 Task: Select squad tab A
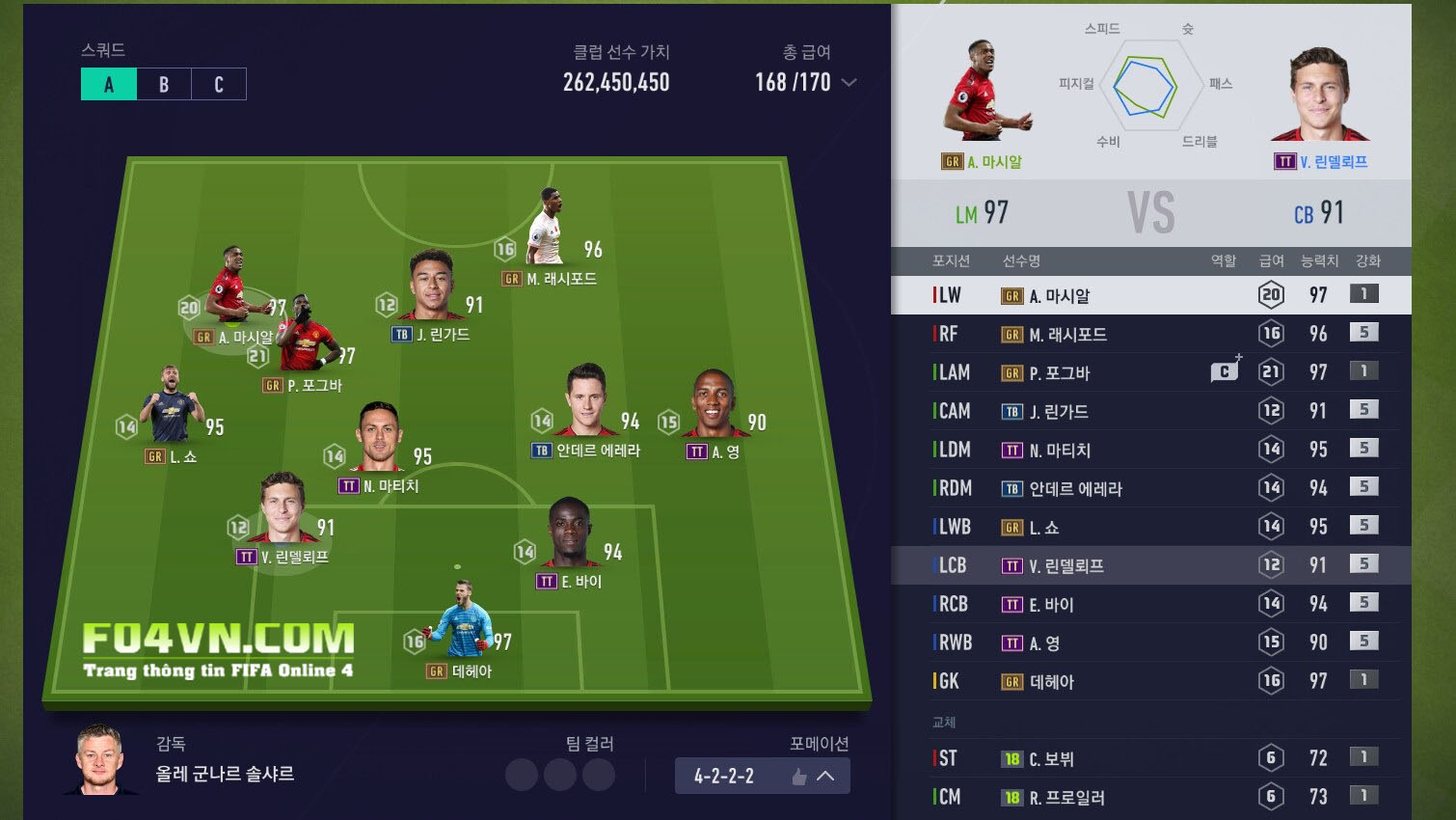(109, 84)
